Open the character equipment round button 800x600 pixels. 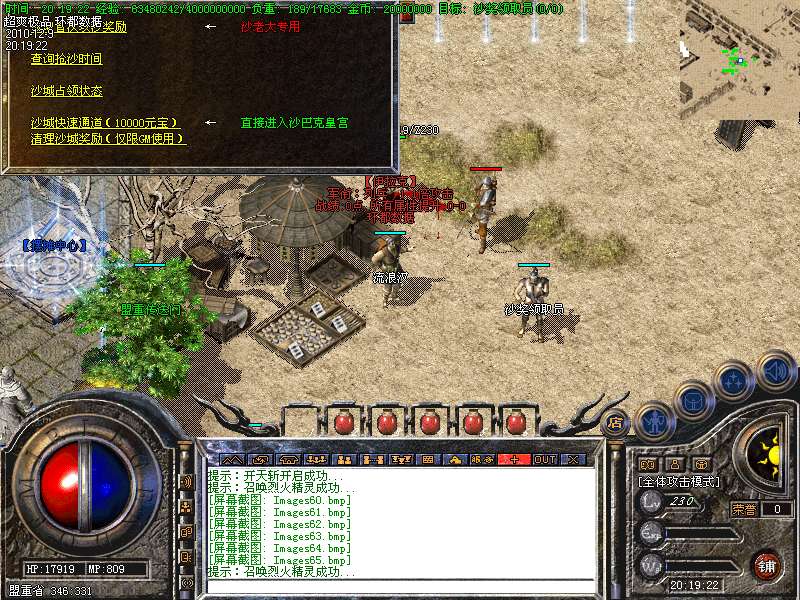coord(655,422)
